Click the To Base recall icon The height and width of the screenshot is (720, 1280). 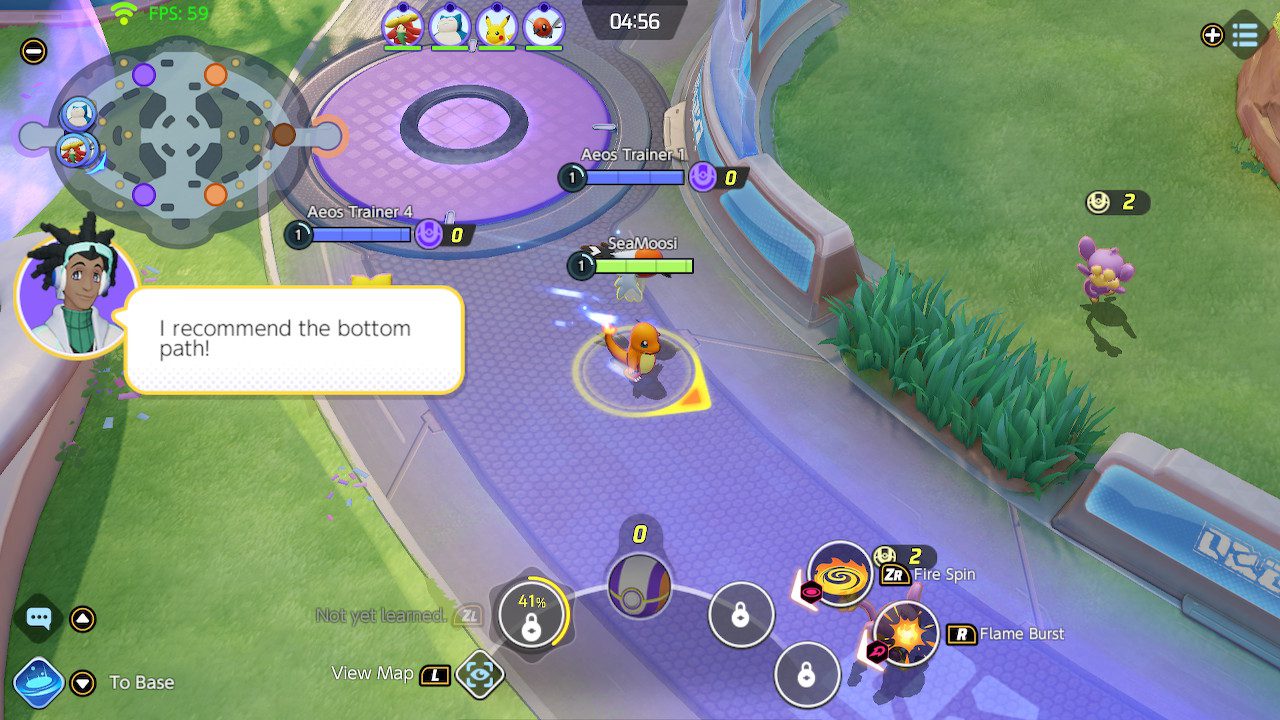point(39,683)
